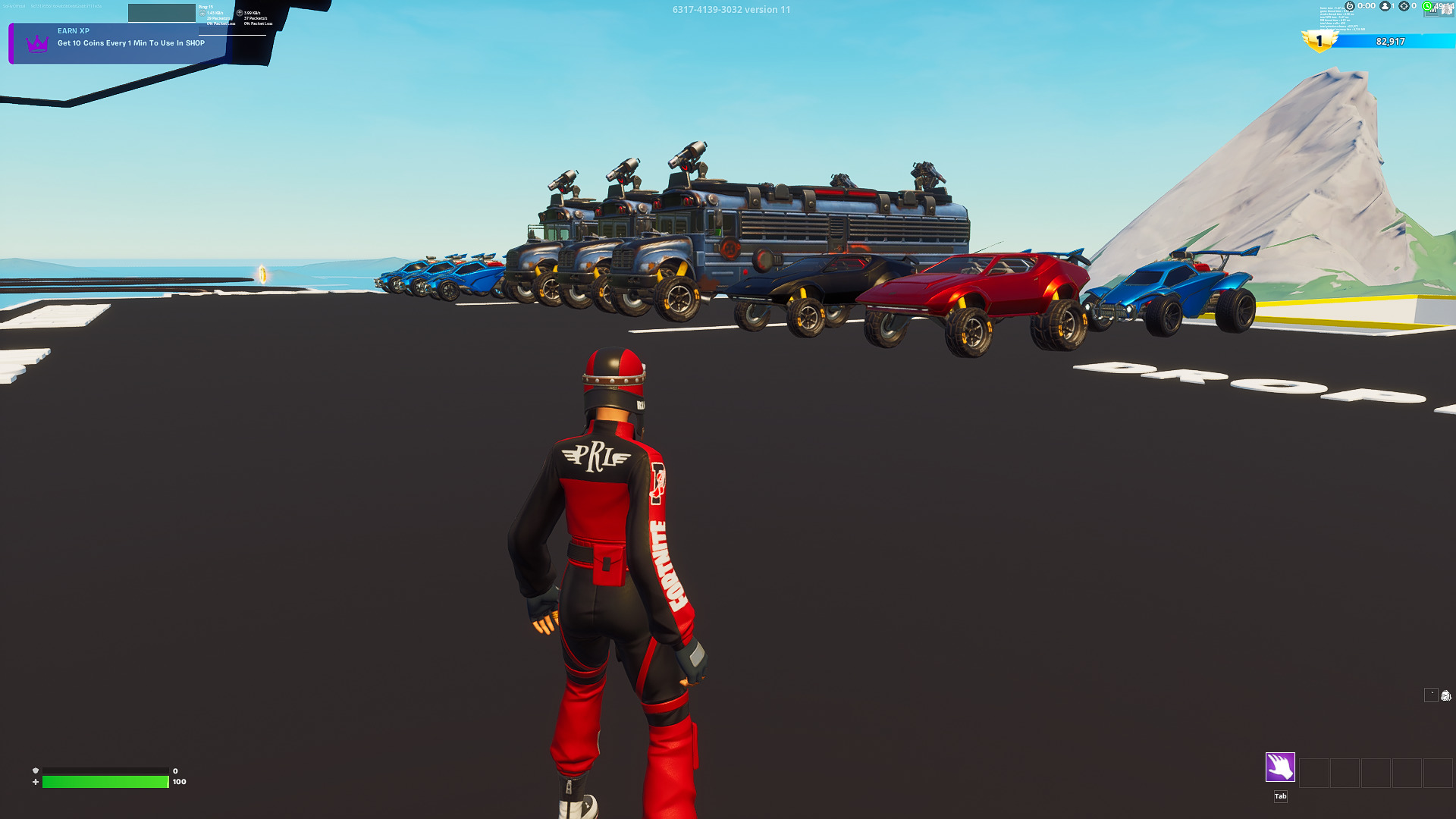Viewport: 1456px width, 819px height.
Task: Click the player count silhouette icon
Action: (1385, 6)
